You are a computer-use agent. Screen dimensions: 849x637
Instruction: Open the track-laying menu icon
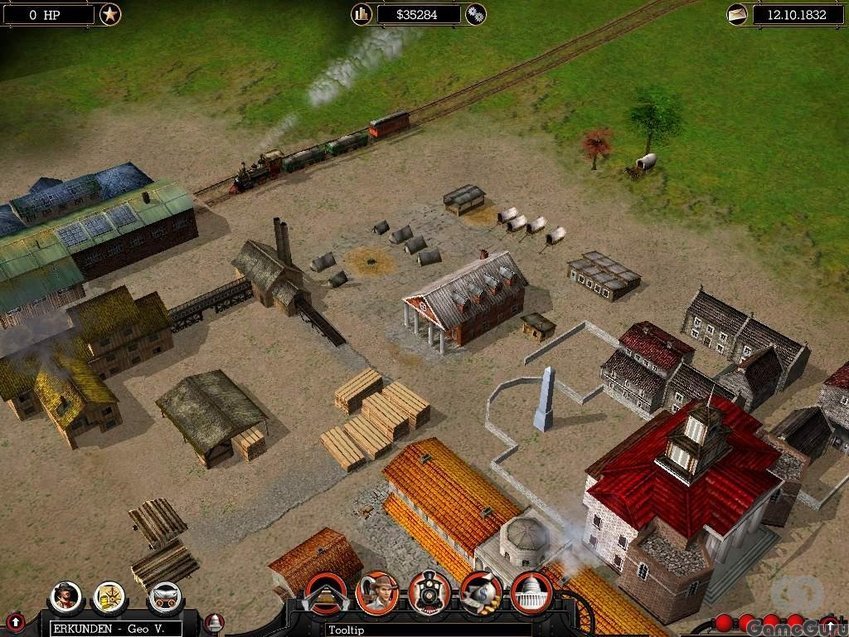[325, 594]
